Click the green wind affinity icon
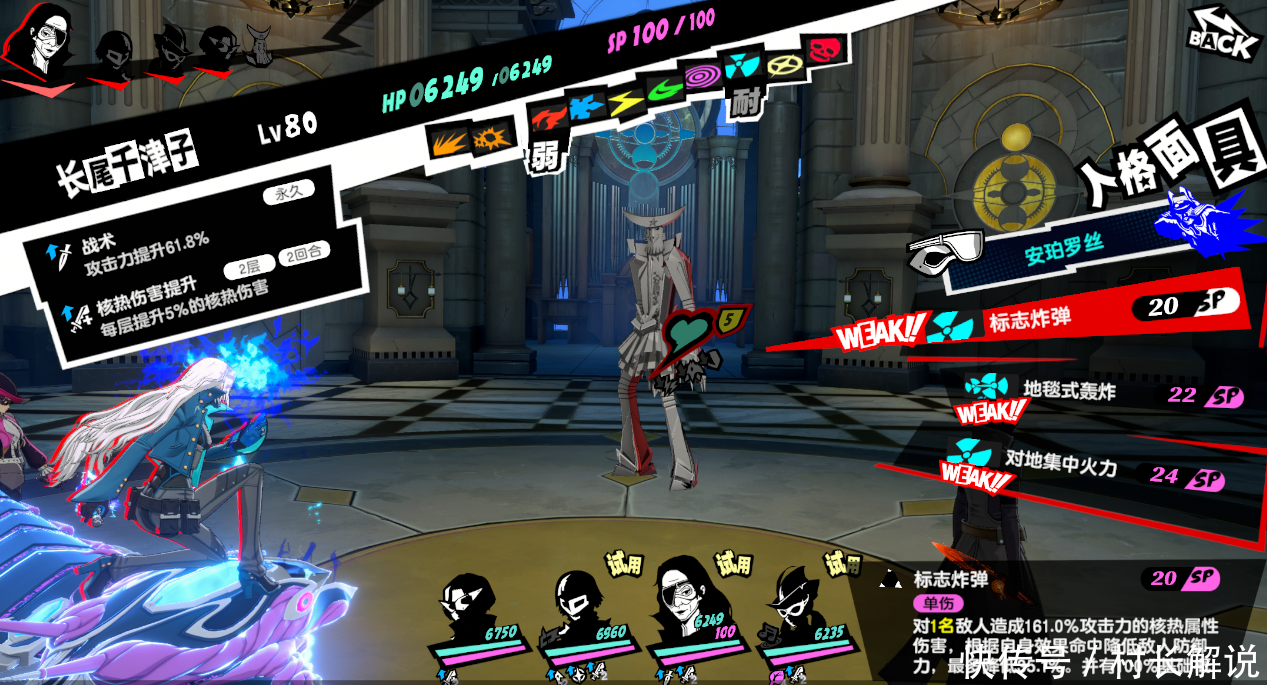This screenshot has height=685, width=1267. (x=663, y=89)
